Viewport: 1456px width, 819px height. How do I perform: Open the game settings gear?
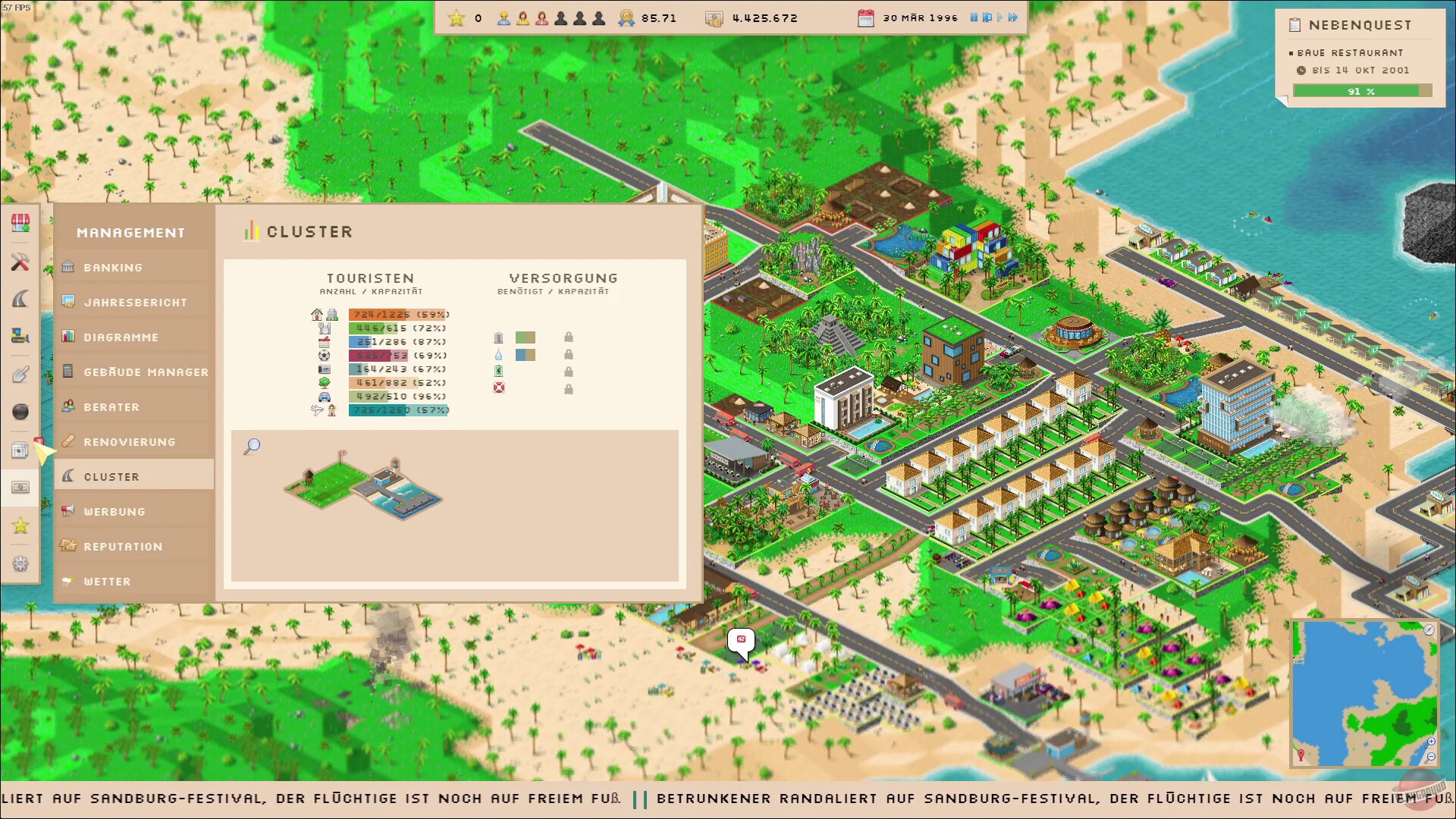click(x=20, y=563)
